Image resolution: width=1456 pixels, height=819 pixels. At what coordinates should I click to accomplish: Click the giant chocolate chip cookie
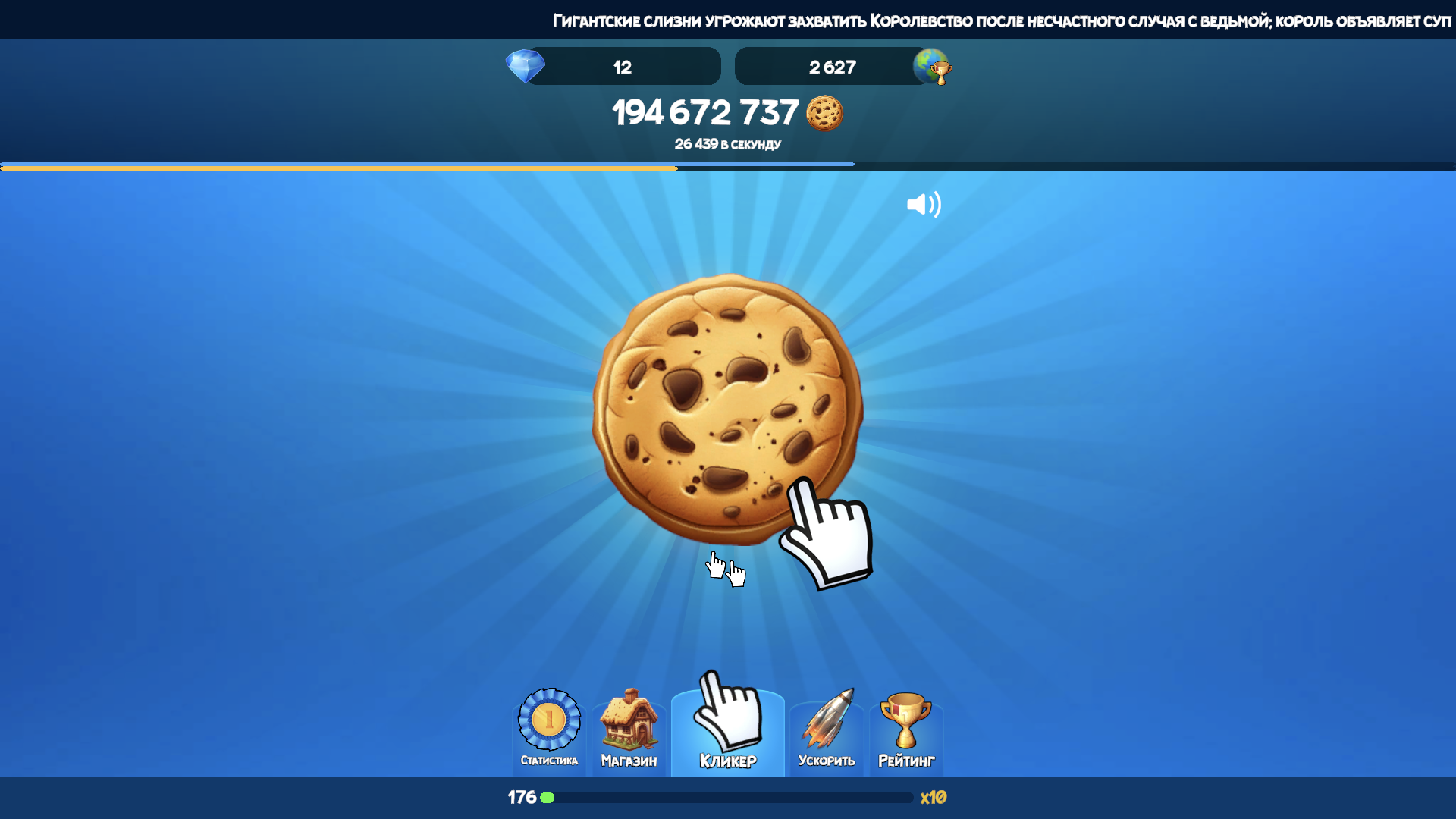pyautogui.click(x=726, y=408)
